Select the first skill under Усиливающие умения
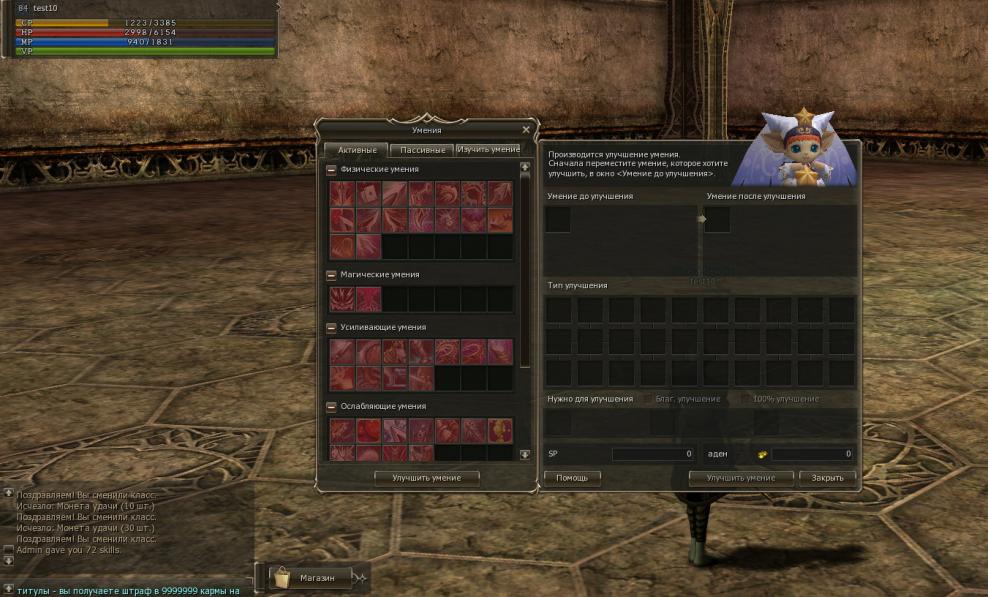Image resolution: width=988 pixels, height=597 pixels. pyautogui.click(x=342, y=352)
